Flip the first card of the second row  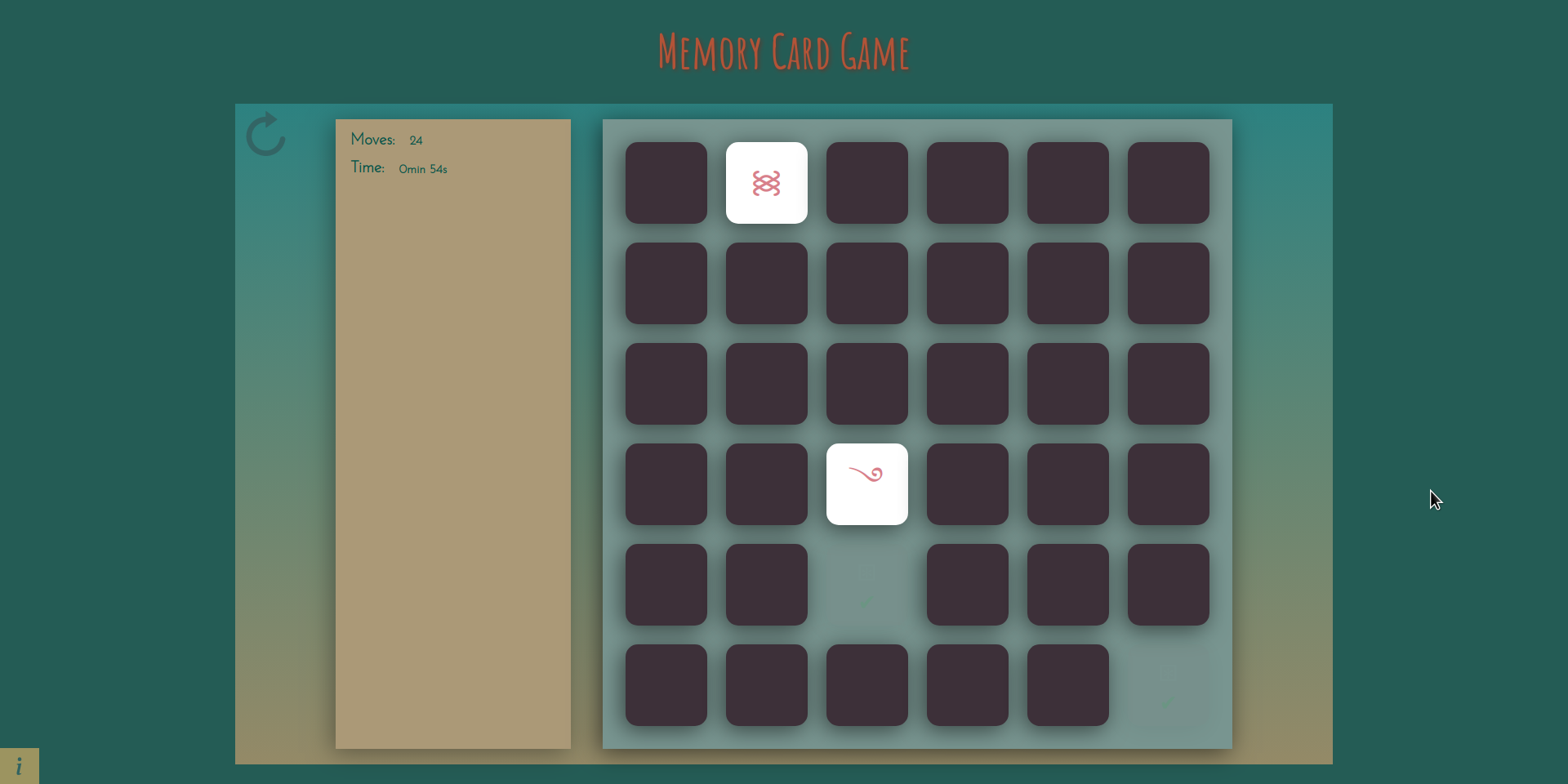tap(665, 283)
